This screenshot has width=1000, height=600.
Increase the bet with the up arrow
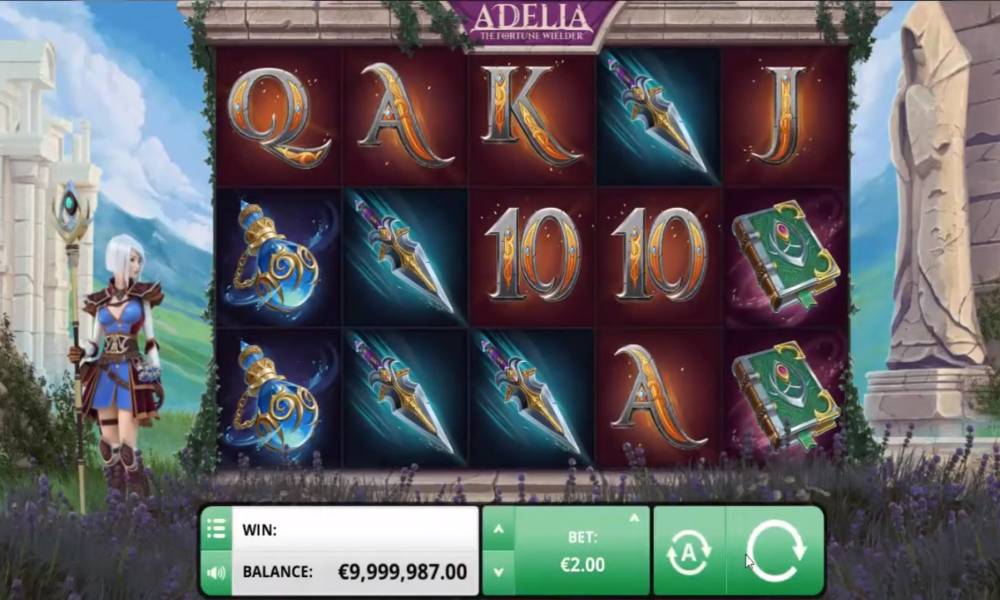[499, 529]
